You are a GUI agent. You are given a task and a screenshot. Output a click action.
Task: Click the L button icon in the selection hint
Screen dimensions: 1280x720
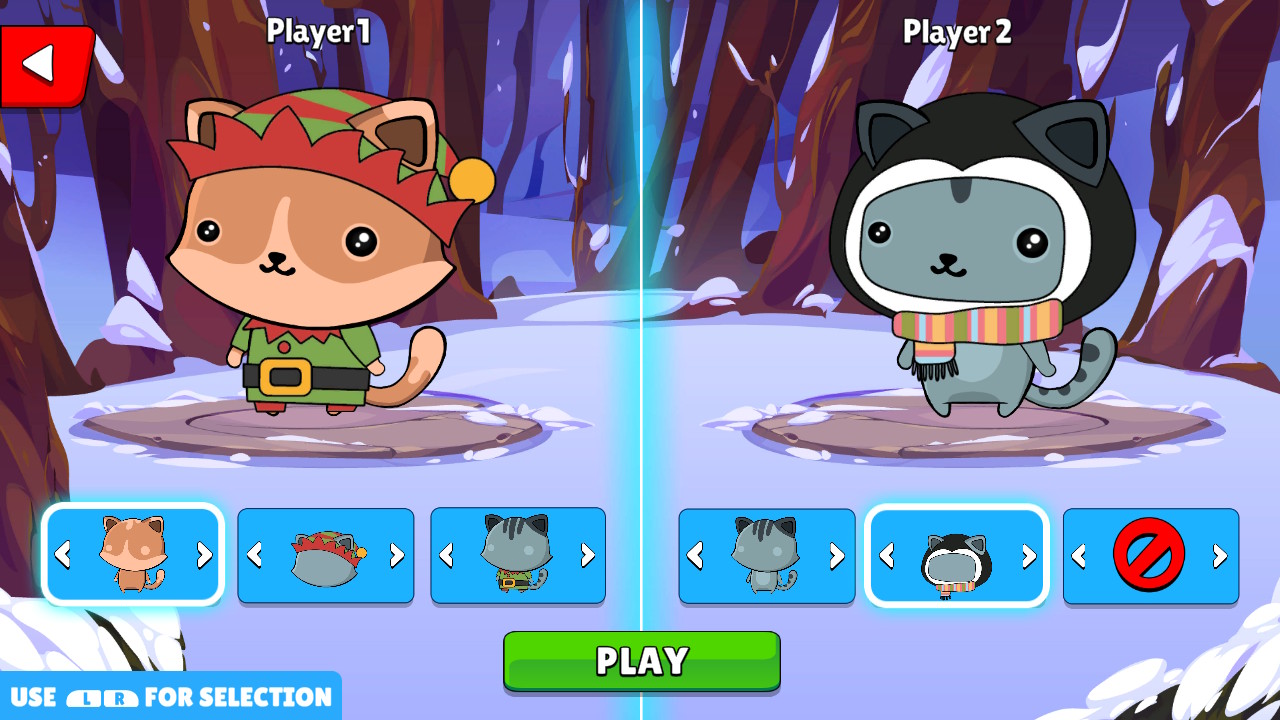click(85, 697)
